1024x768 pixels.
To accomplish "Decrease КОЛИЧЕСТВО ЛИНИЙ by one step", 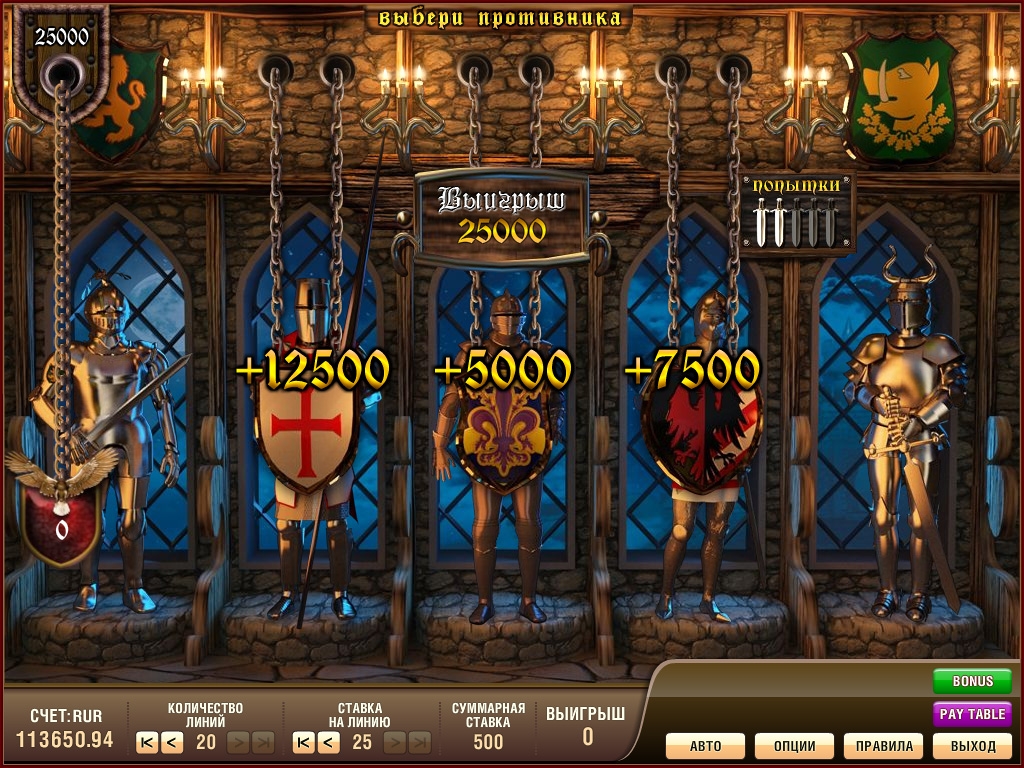I will 171,742.
